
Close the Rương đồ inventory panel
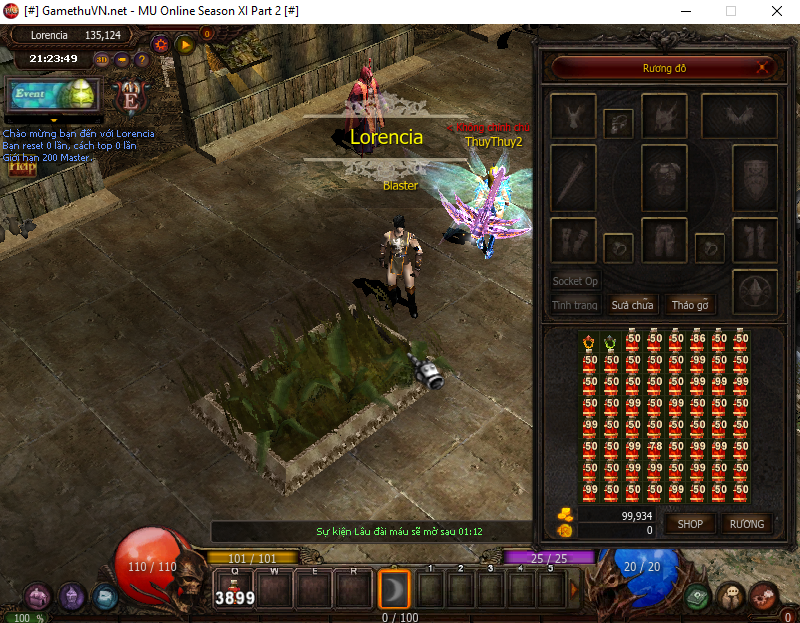click(764, 68)
